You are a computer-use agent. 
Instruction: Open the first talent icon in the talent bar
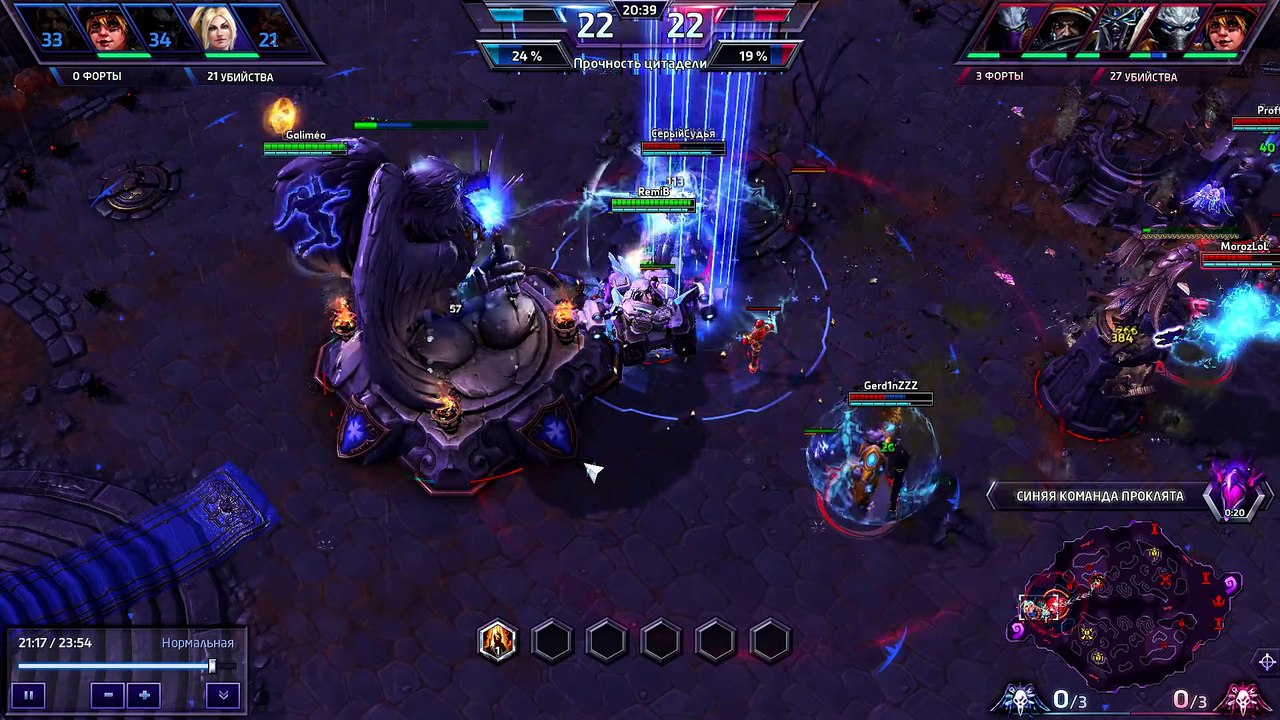[x=497, y=640]
